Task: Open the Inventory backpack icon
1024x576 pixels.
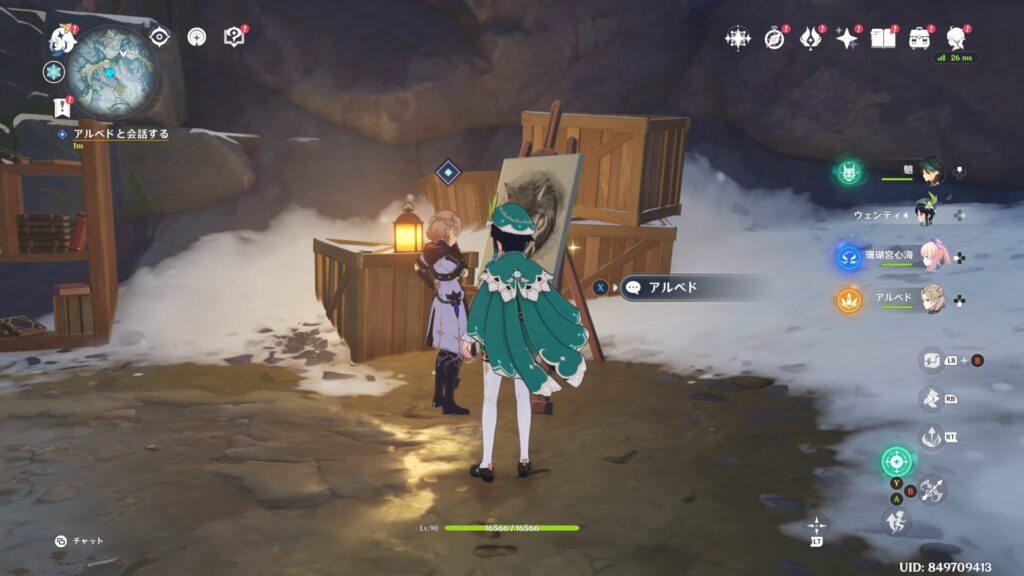Action: click(919, 38)
